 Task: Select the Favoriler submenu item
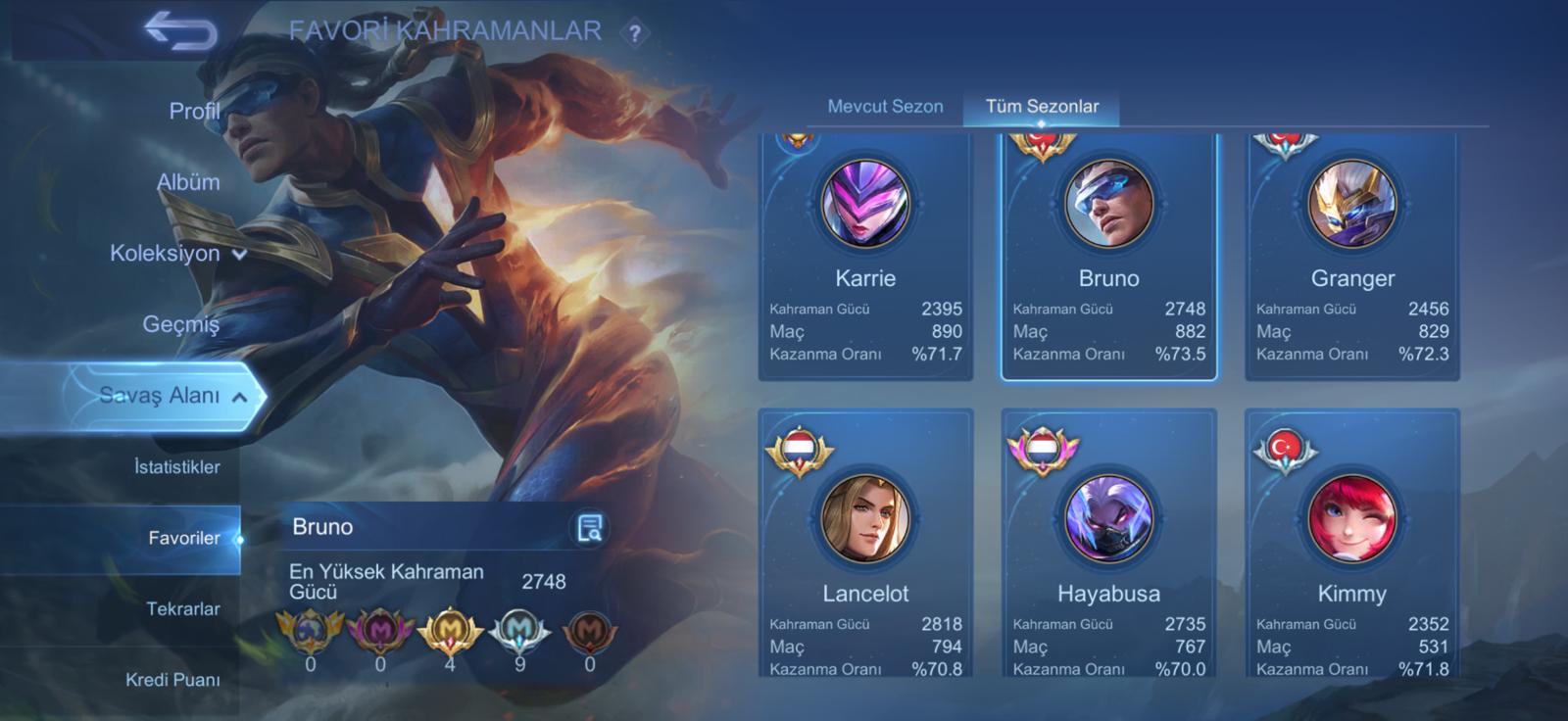[x=184, y=538]
